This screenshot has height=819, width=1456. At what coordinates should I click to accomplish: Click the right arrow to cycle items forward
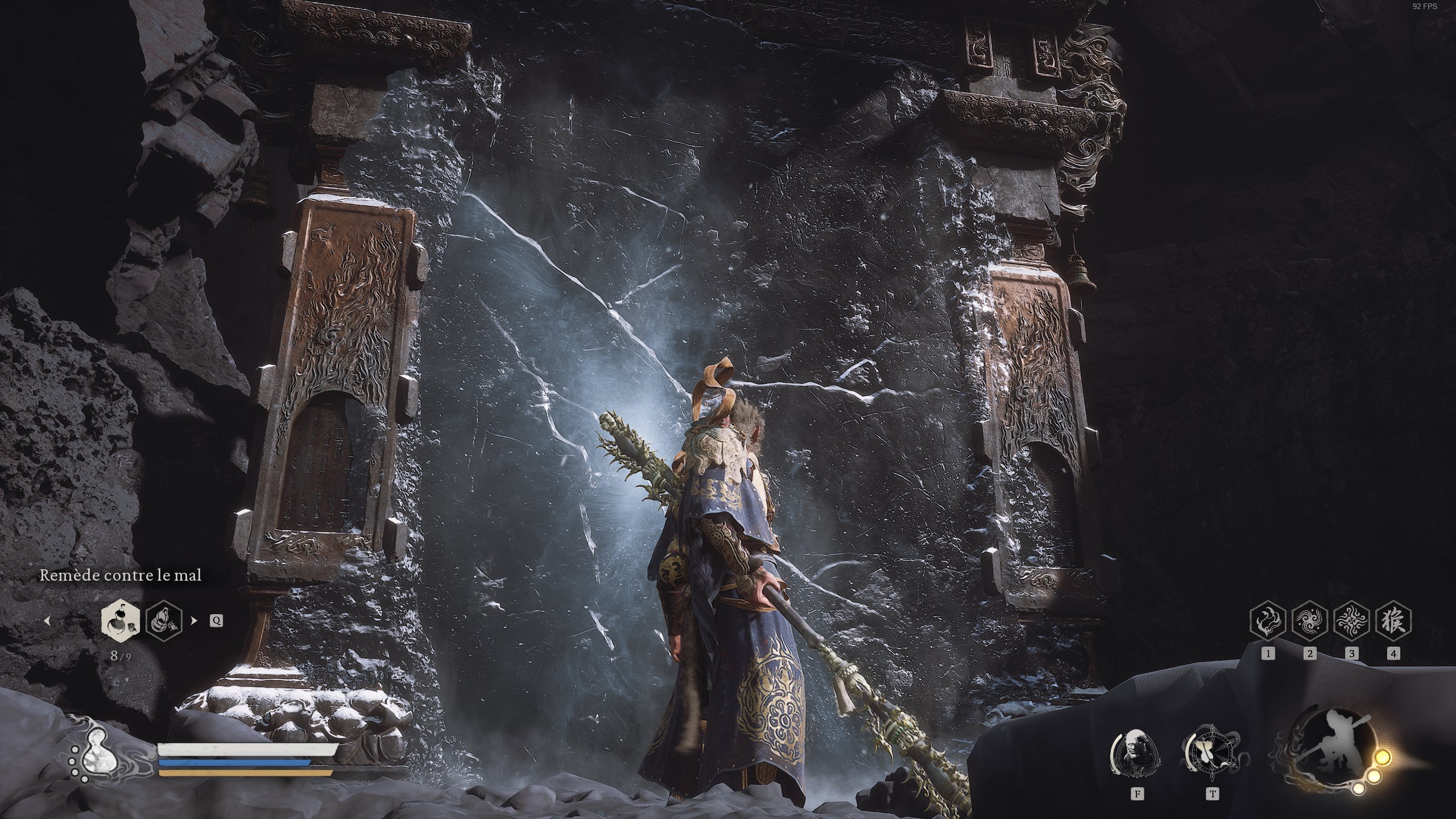(194, 621)
